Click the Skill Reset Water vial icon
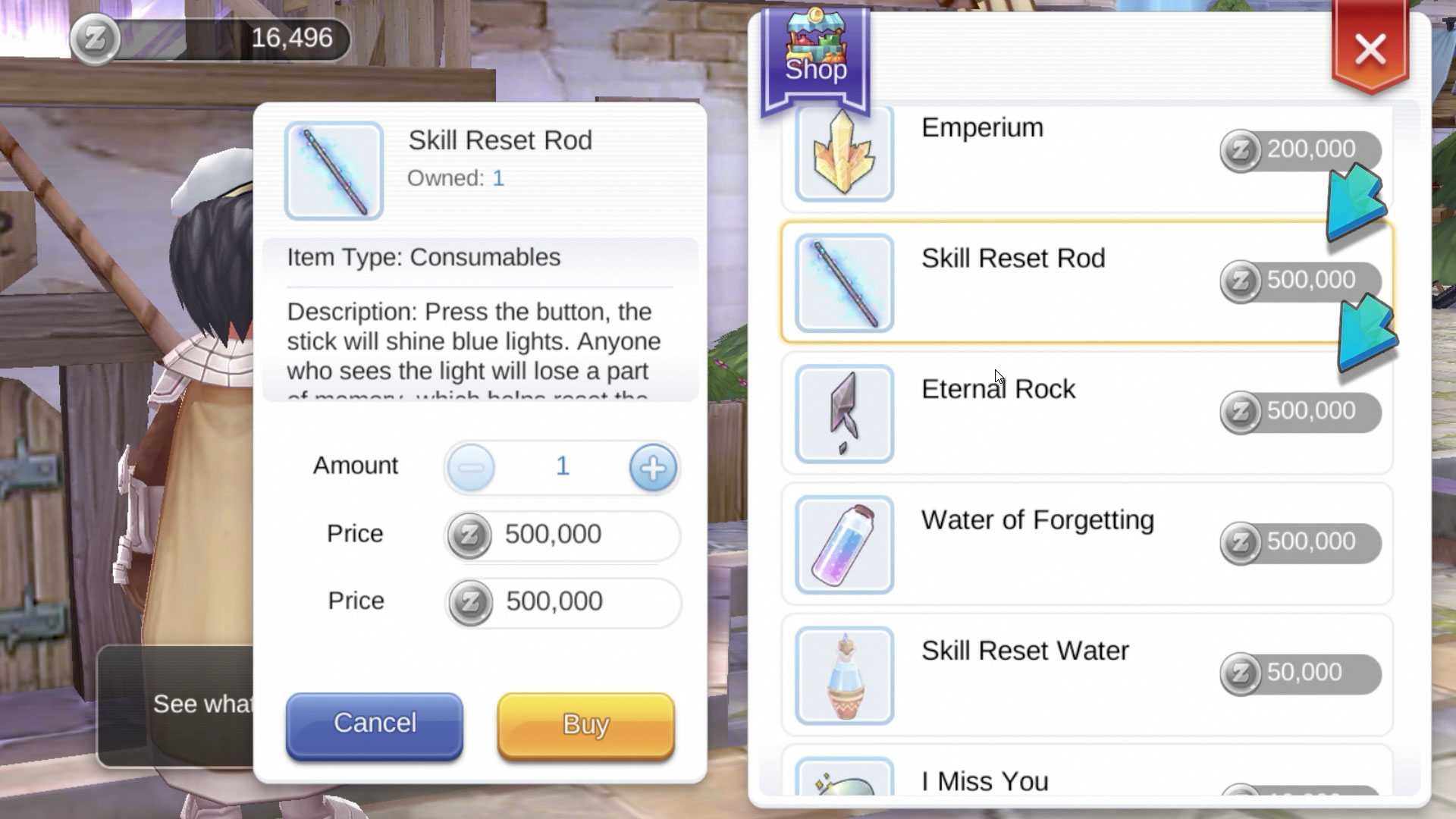Image resolution: width=1456 pixels, height=819 pixels. pos(844,674)
